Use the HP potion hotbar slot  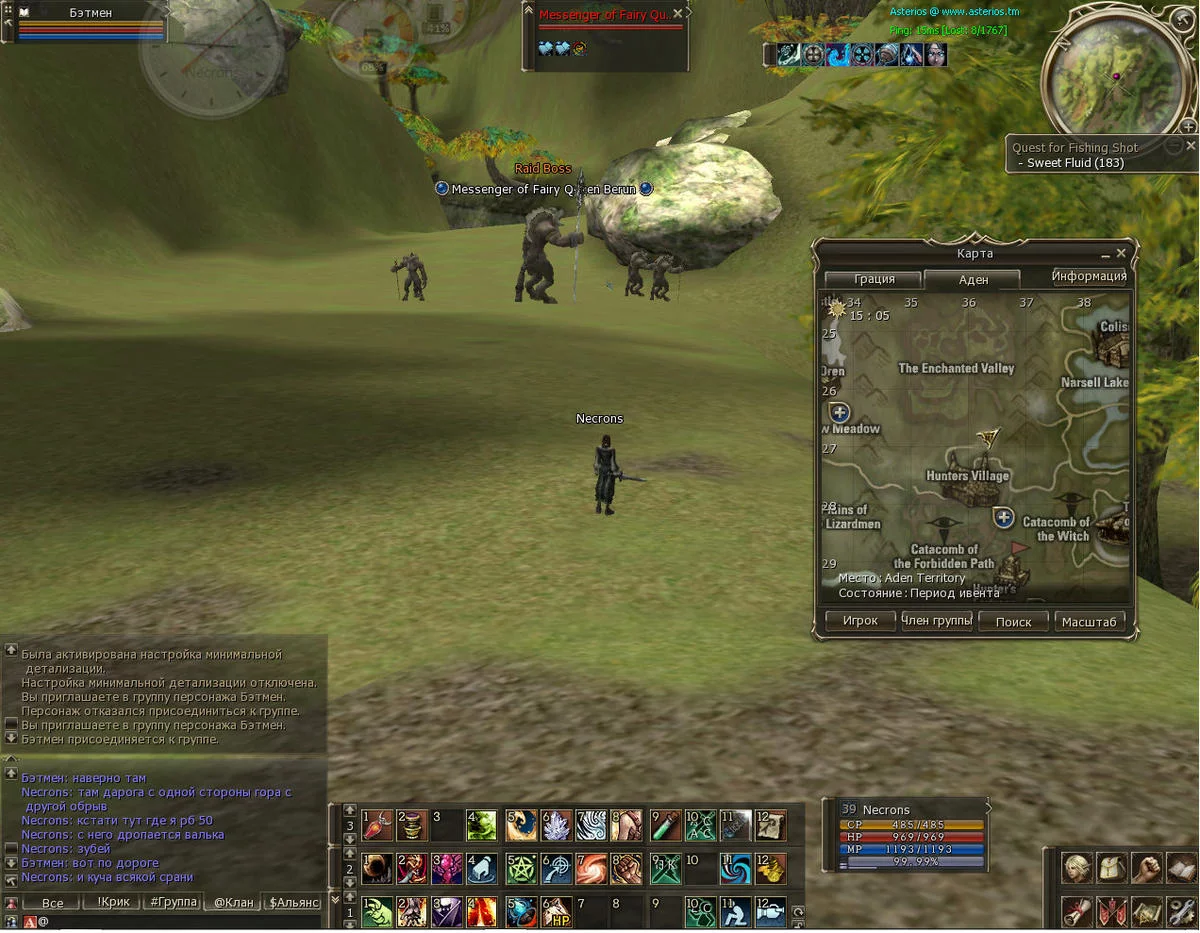556,911
